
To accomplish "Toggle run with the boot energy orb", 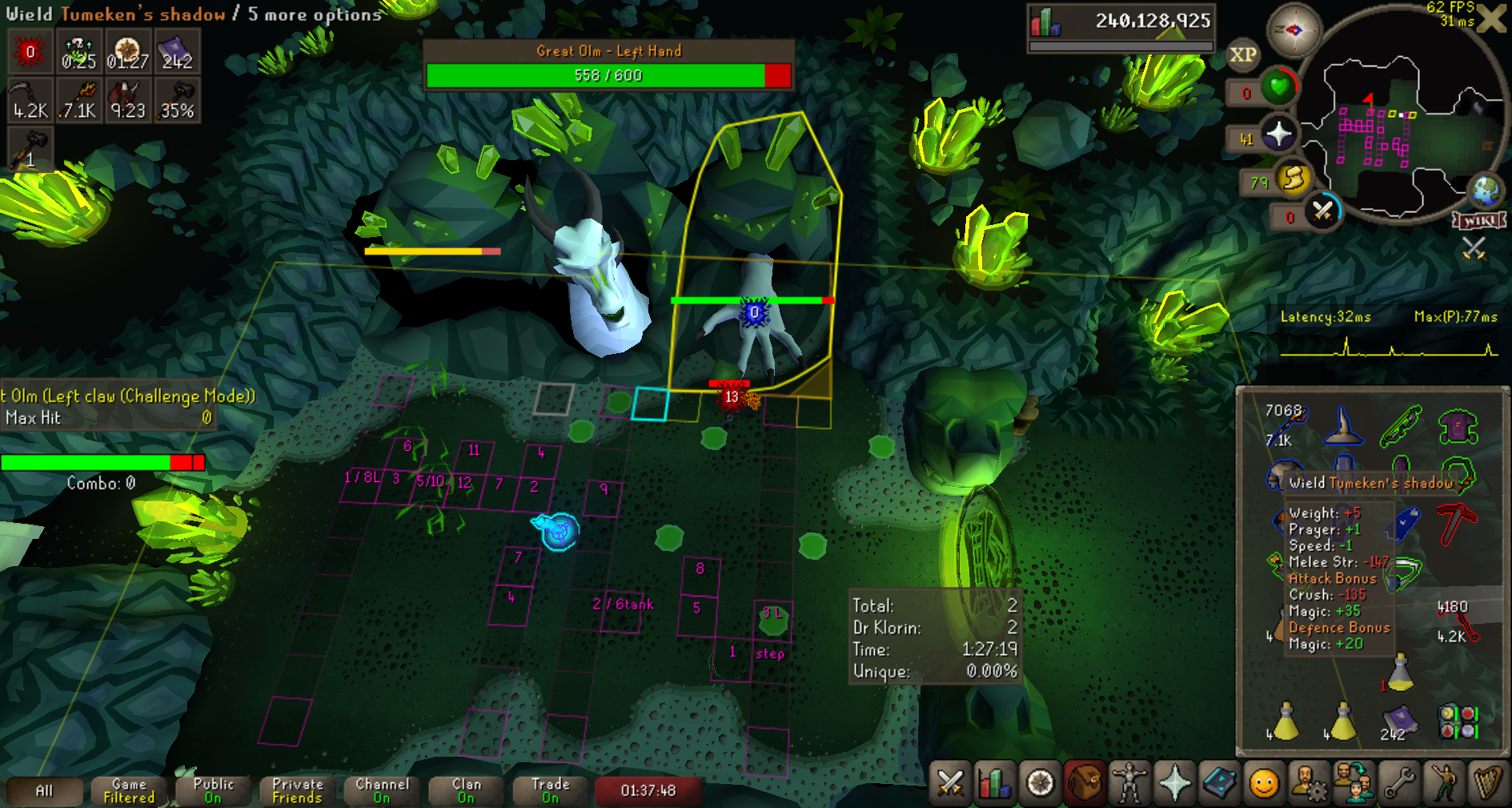I will click(x=1293, y=179).
